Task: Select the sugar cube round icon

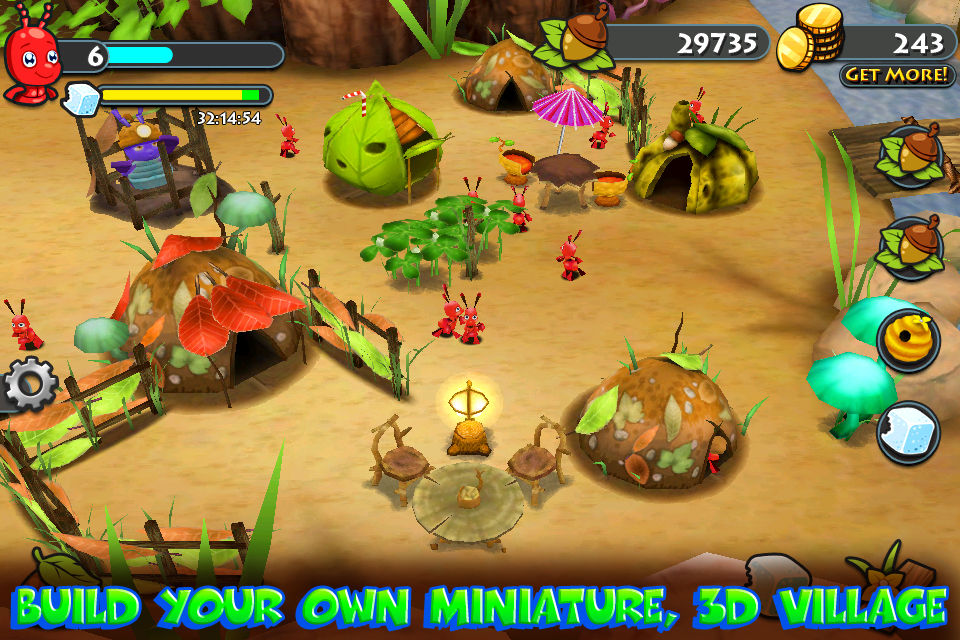Action: pos(909,431)
